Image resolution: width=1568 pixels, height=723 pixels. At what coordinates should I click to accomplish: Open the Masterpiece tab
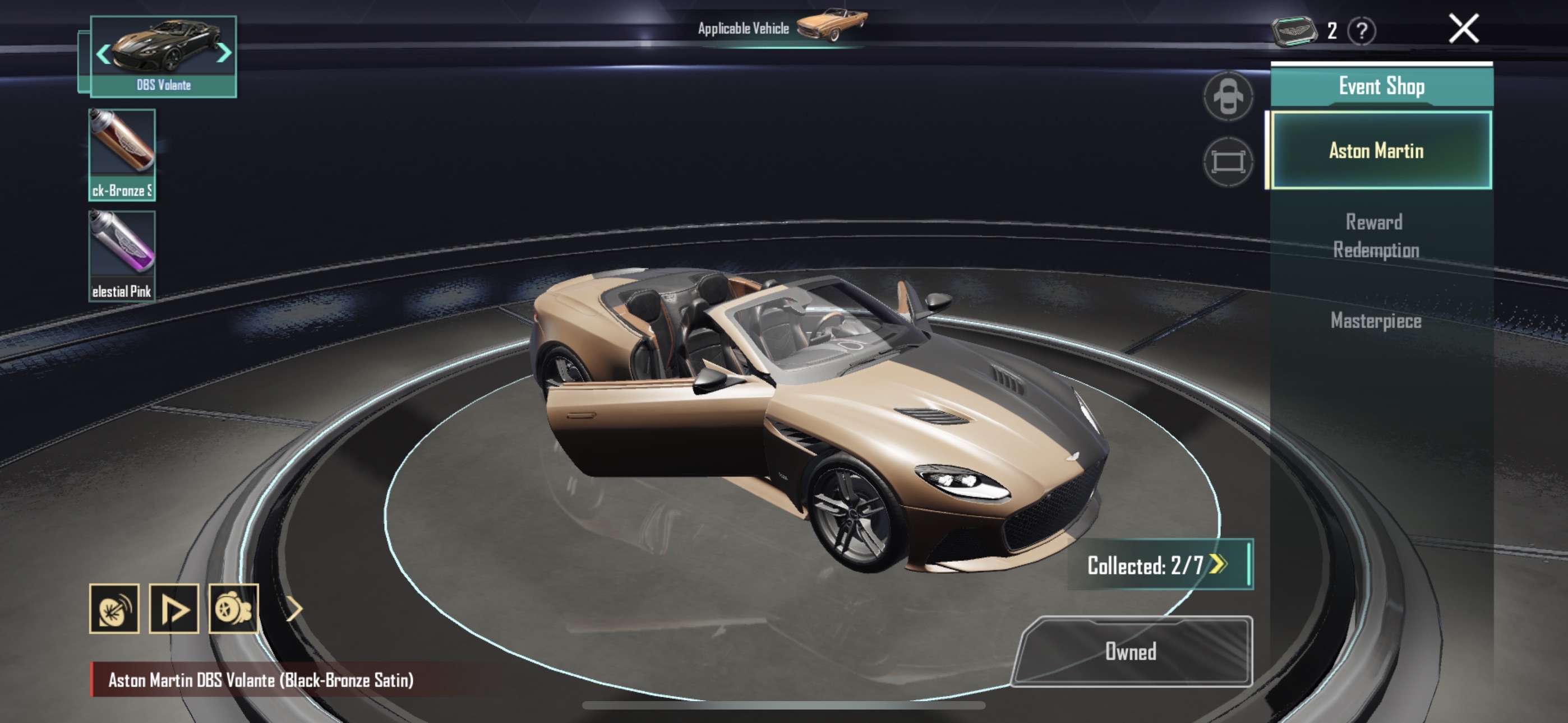click(x=1375, y=321)
